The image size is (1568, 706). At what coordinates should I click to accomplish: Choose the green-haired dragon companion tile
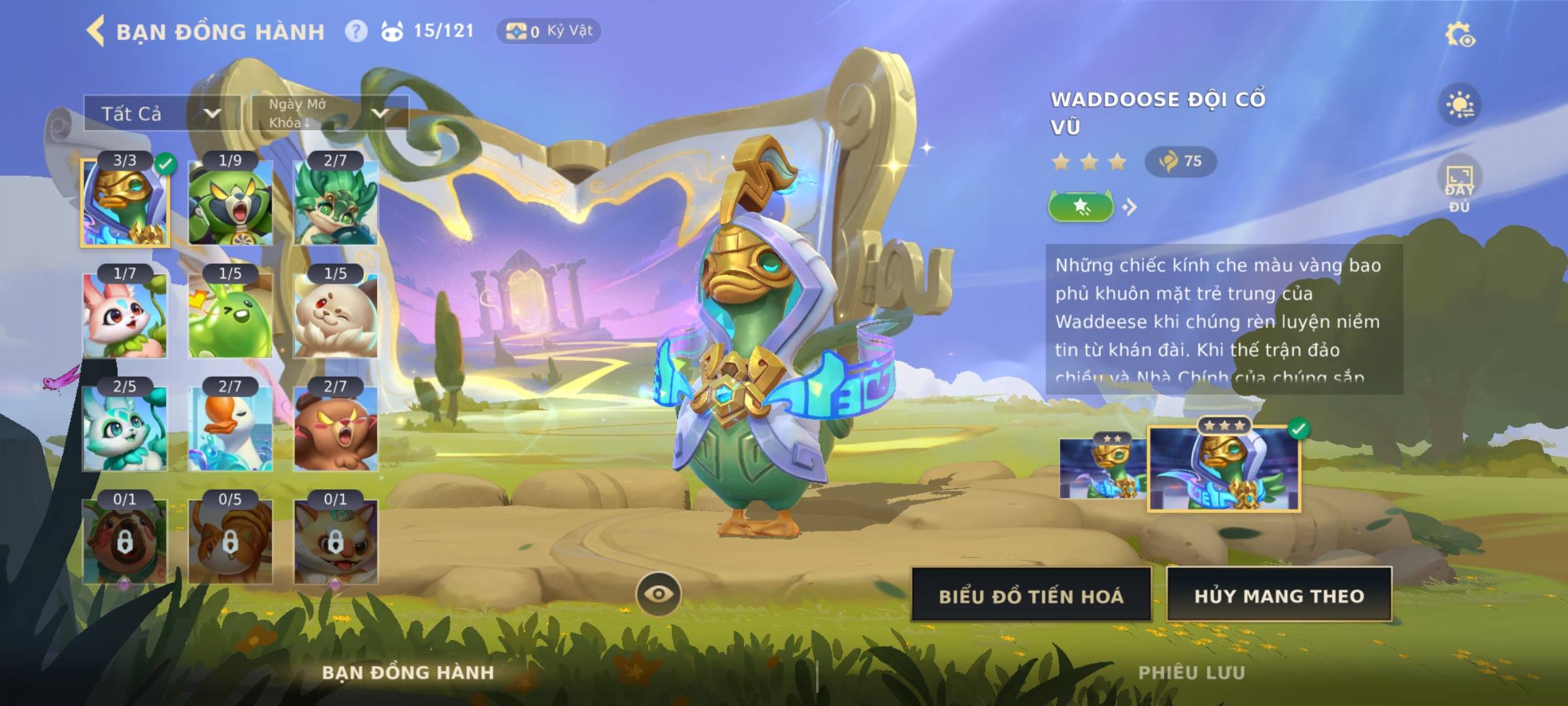(335, 203)
